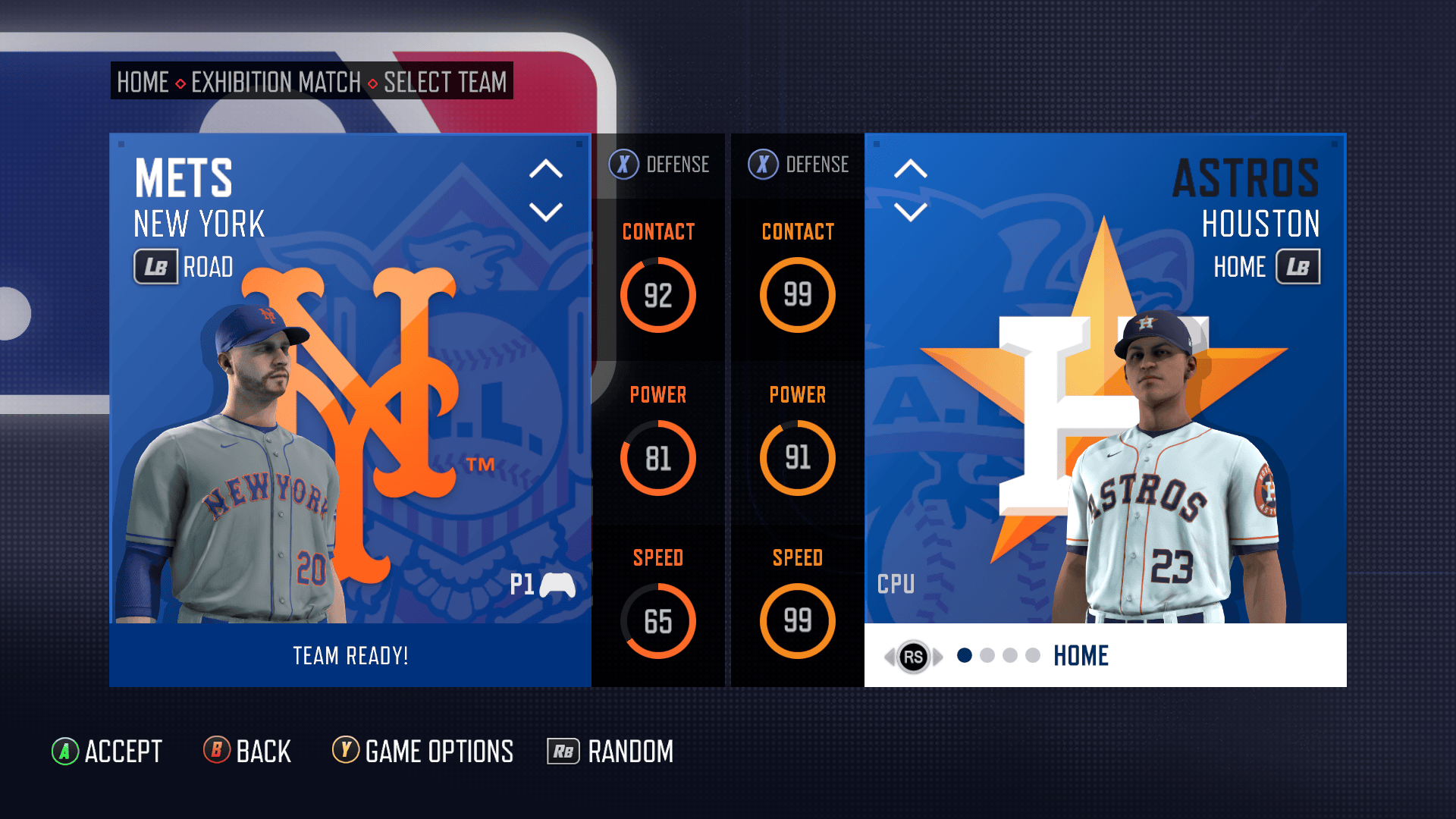Select the first uniform page dot
This screenshot has height=819, width=1456.
965,656
